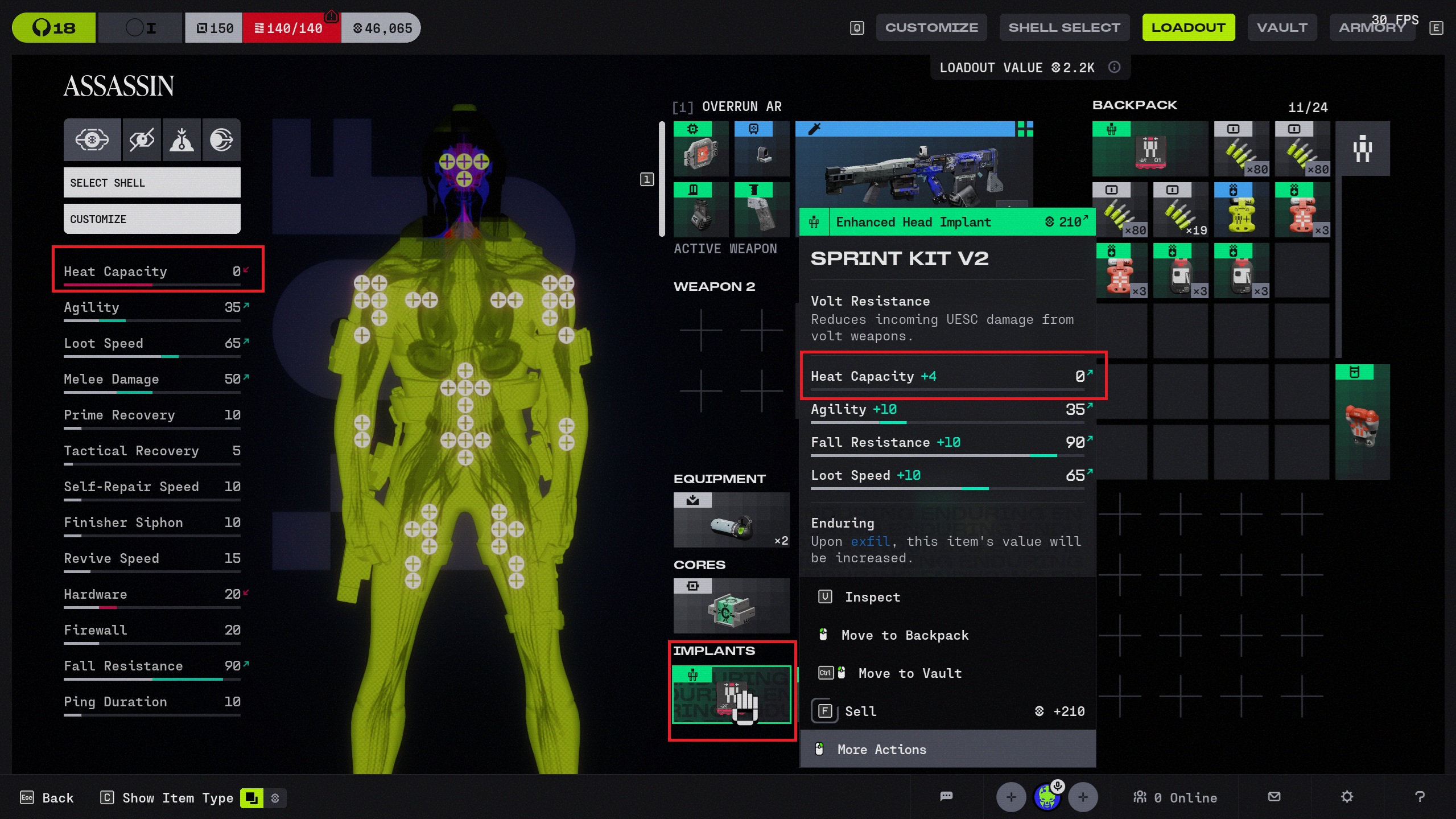Select the equipped implant slot
This screenshot has height=819, width=1456.
tap(731, 695)
